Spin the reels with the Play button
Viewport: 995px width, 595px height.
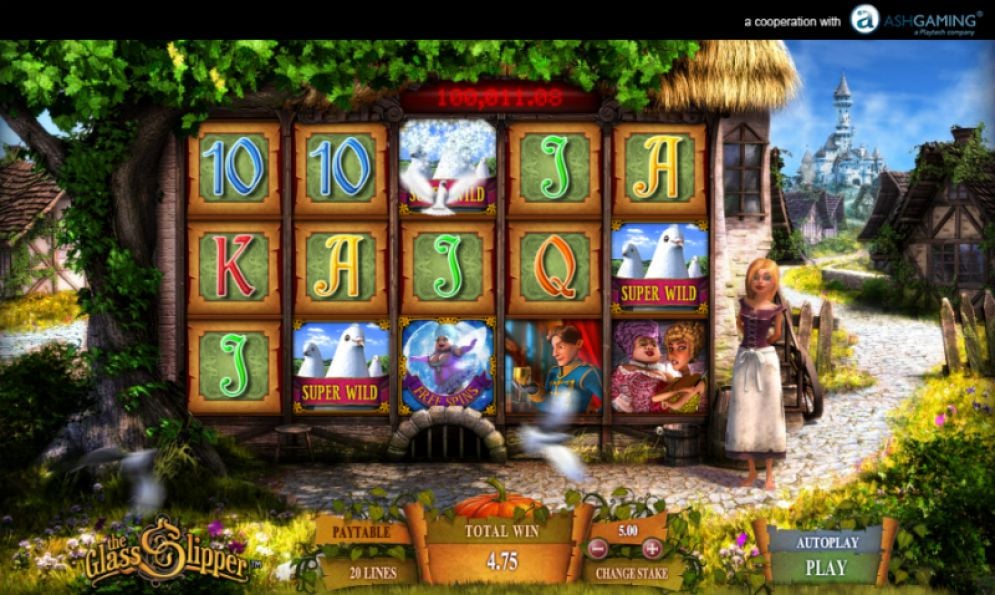(x=825, y=568)
